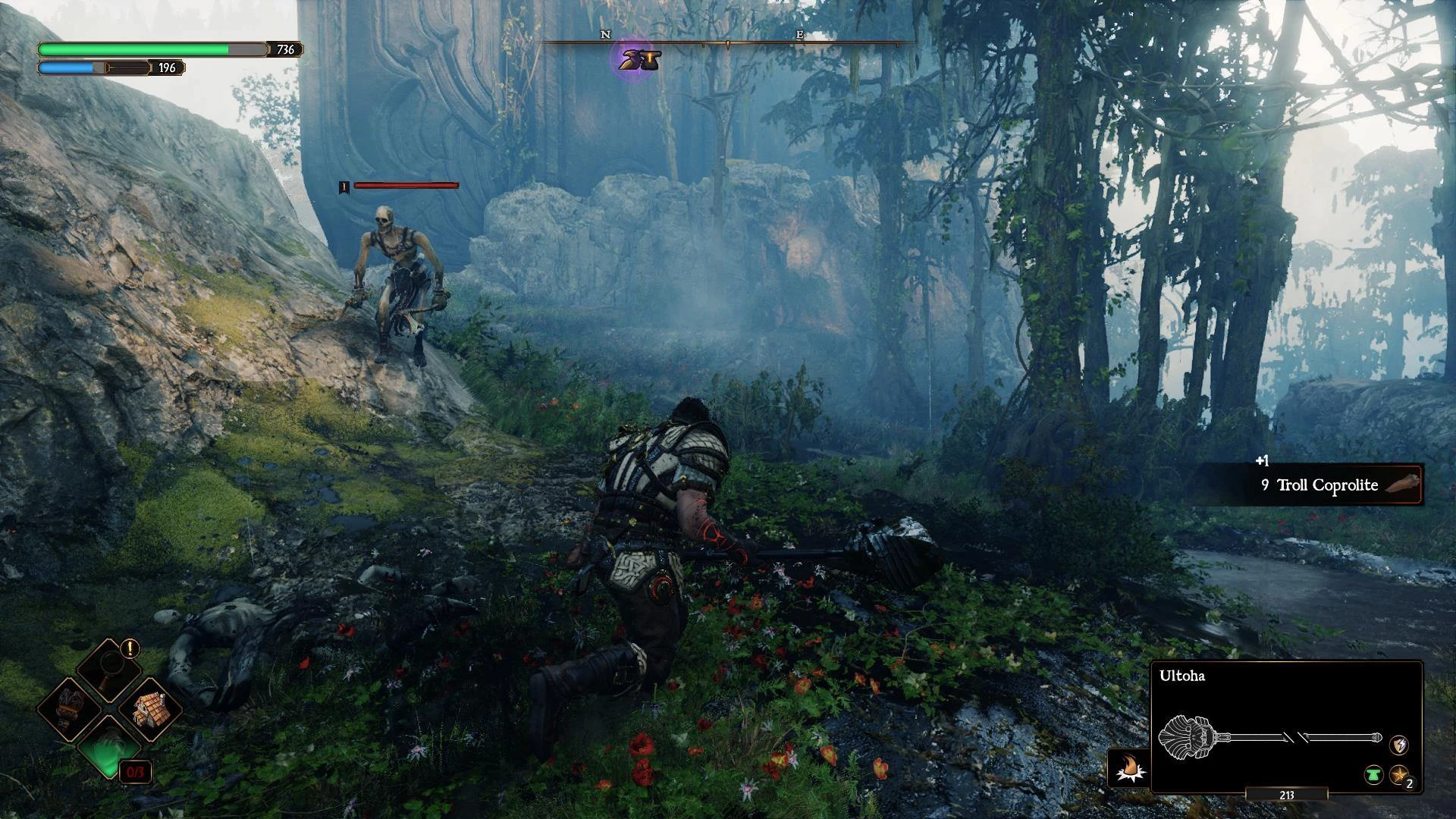Choose the house build quick slot
This screenshot has height=819, width=1456.
tap(150, 711)
